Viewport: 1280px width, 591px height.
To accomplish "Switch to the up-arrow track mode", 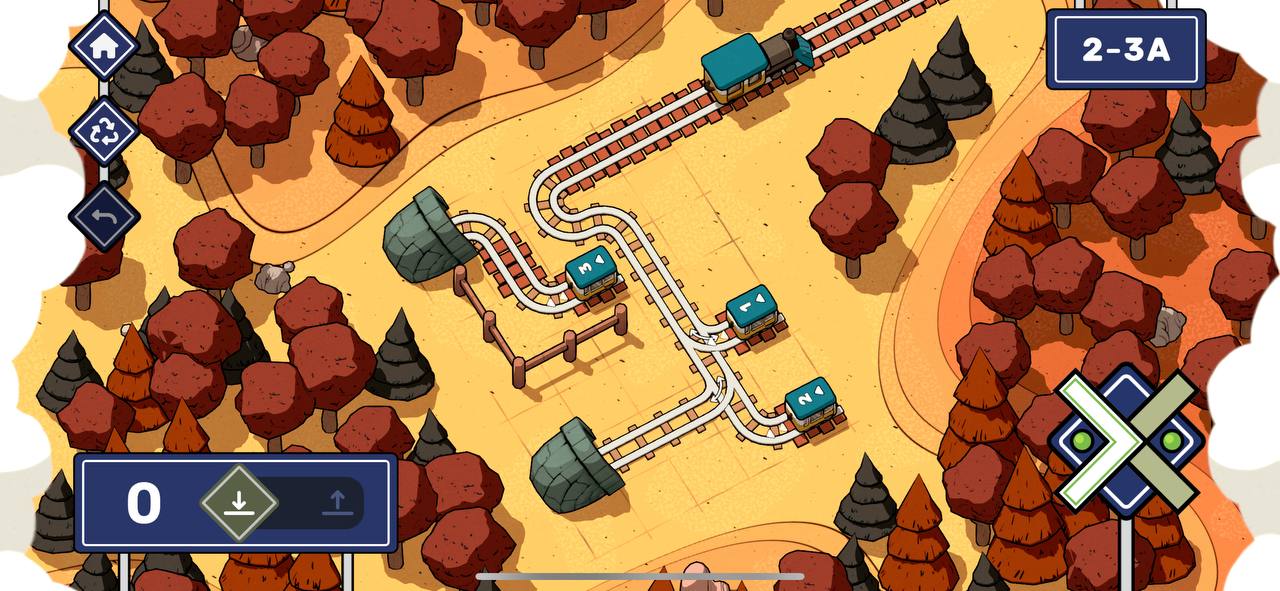I will [x=337, y=503].
